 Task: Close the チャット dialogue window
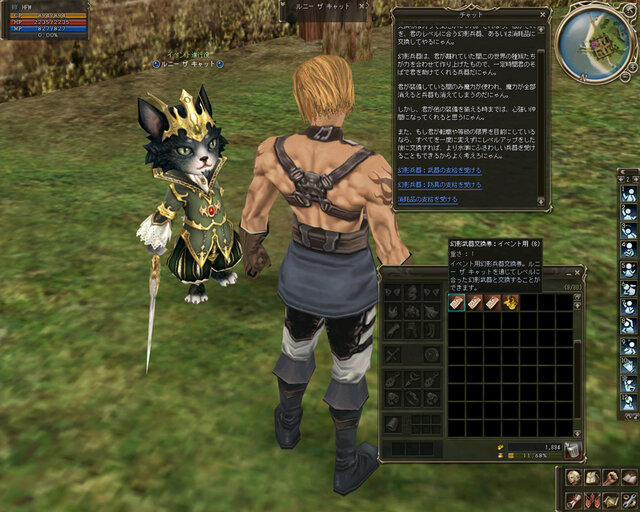tap(544, 15)
